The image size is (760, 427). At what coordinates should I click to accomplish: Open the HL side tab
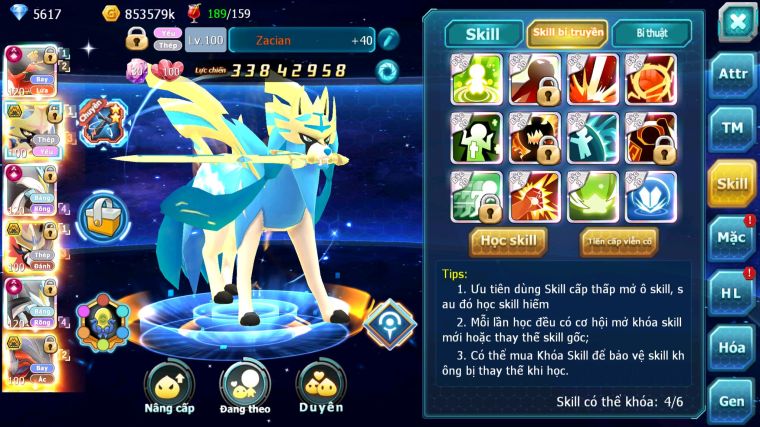(x=732, y=293)
